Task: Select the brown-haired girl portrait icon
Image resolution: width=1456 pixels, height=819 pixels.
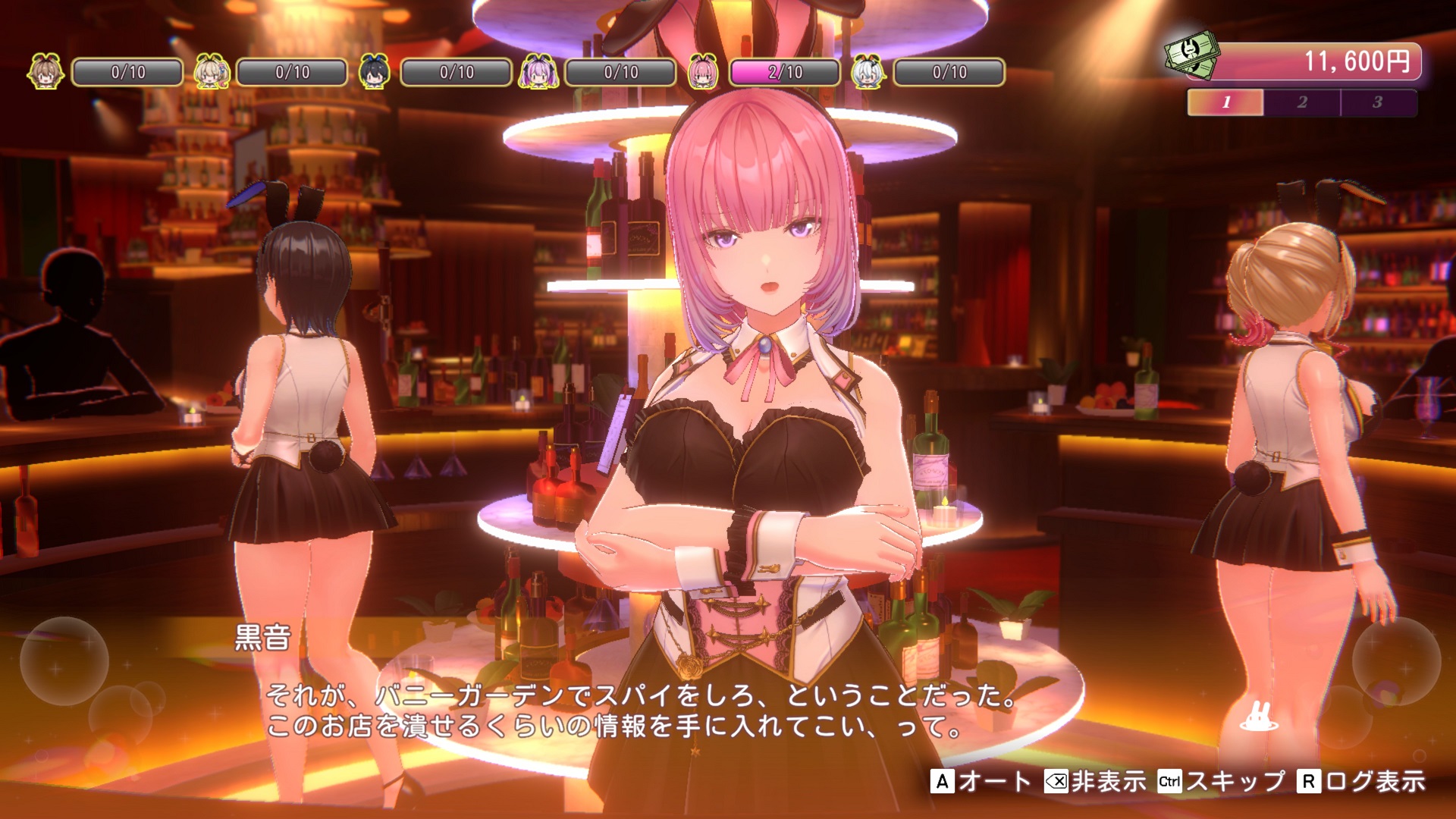Action: tap(45, 72)
